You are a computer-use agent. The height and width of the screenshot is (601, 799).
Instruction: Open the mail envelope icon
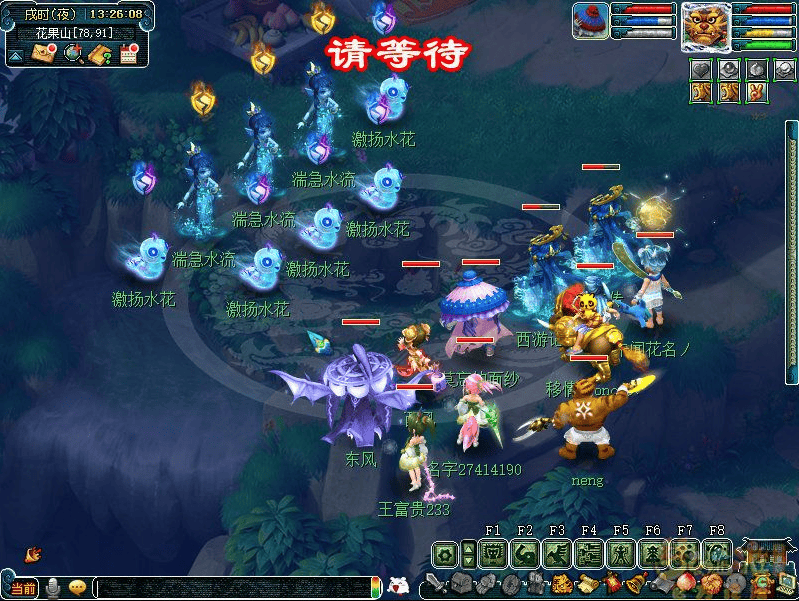click(x=45, y=54)
